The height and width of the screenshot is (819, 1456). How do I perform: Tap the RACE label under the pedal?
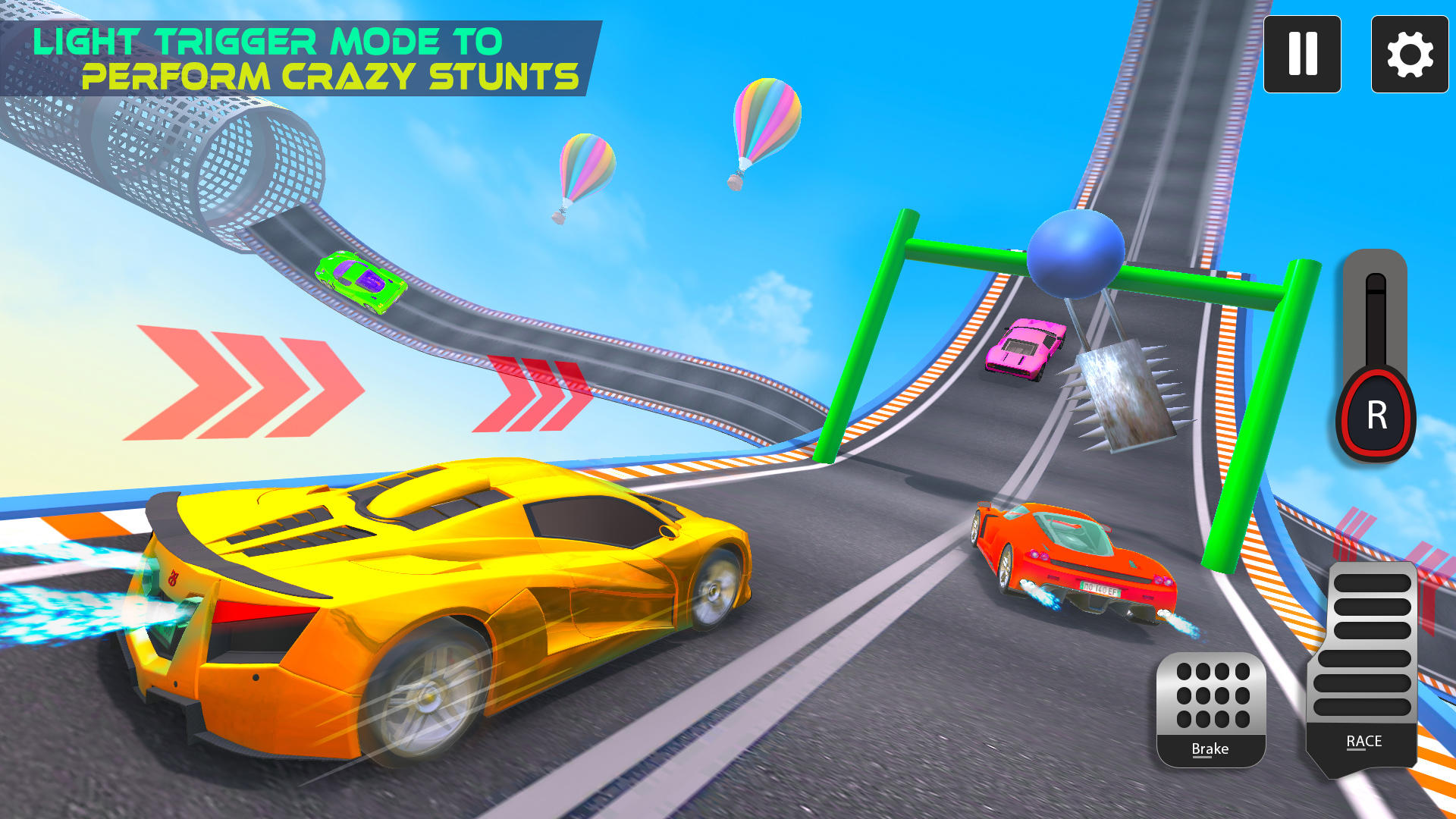(1363, 741)
